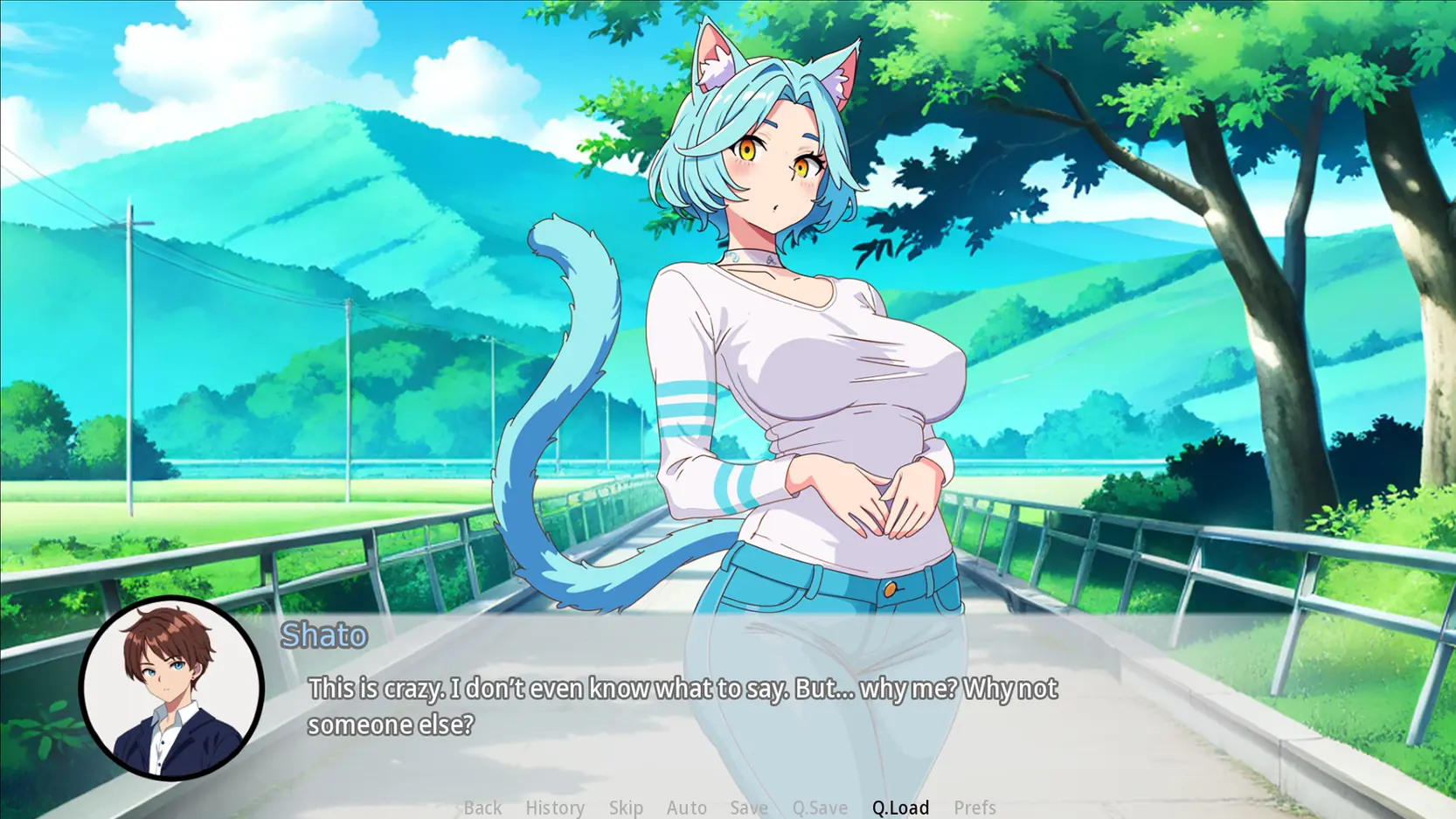Viewport: 1456px width, 819px height.
Task: Click the dialogue text to continue
Action: [682, 706]
